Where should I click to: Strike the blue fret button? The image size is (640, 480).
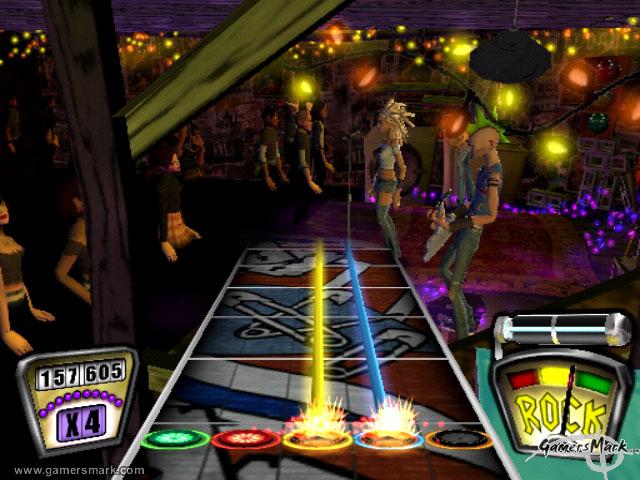(388, 439)
